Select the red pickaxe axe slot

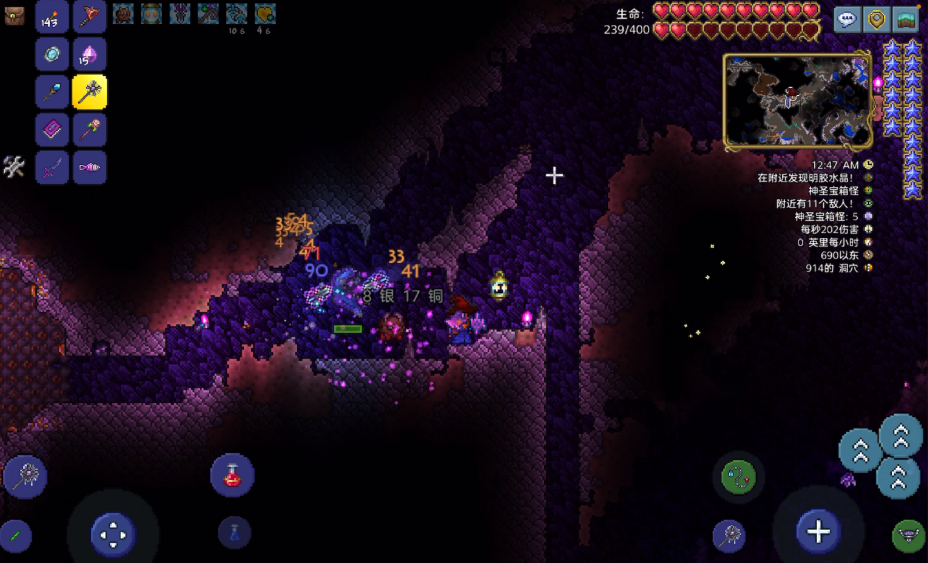pyautogui.click(x=89, y=16)
